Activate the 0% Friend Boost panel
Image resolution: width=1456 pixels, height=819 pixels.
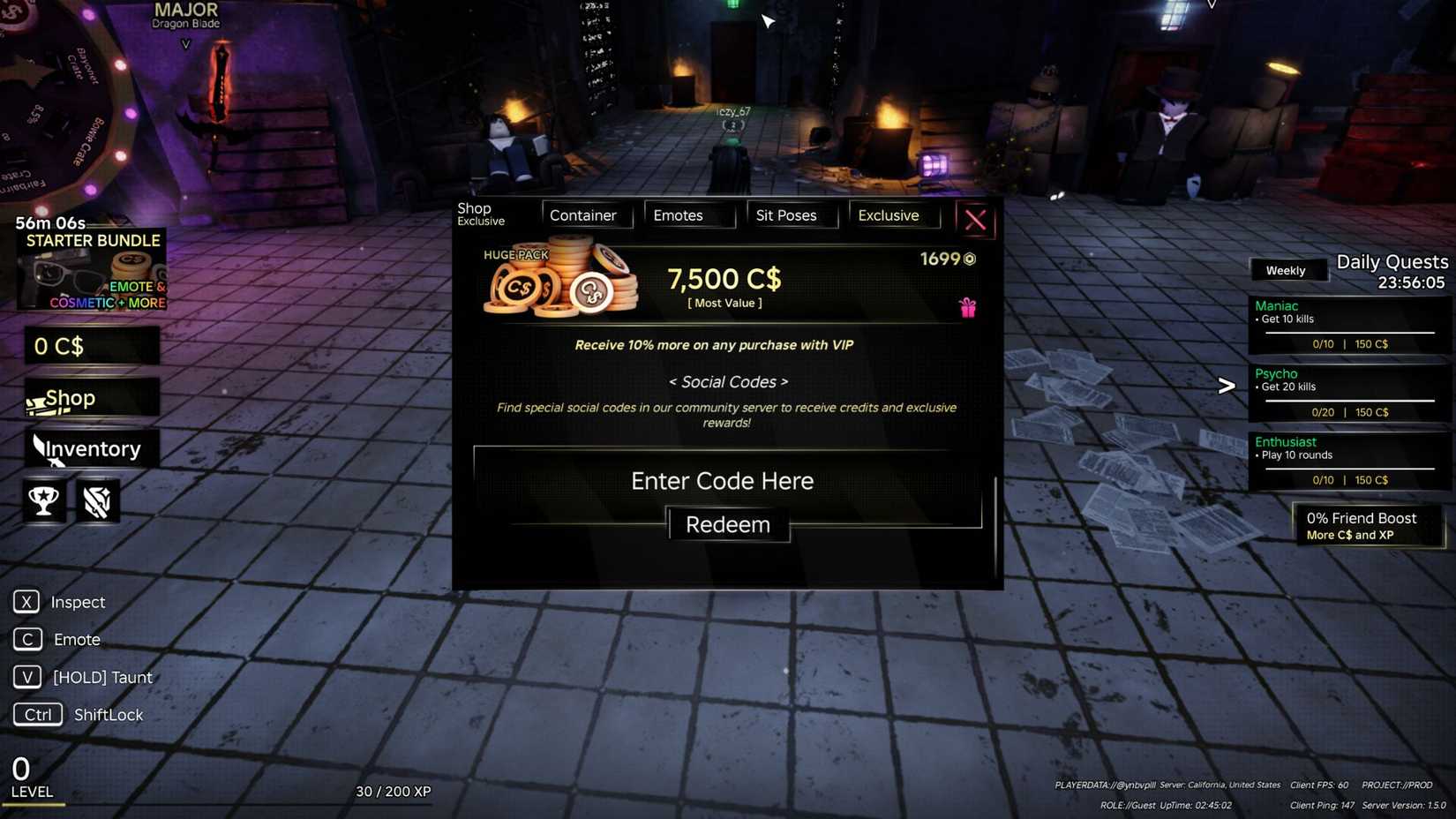[x=1366, y=525]
